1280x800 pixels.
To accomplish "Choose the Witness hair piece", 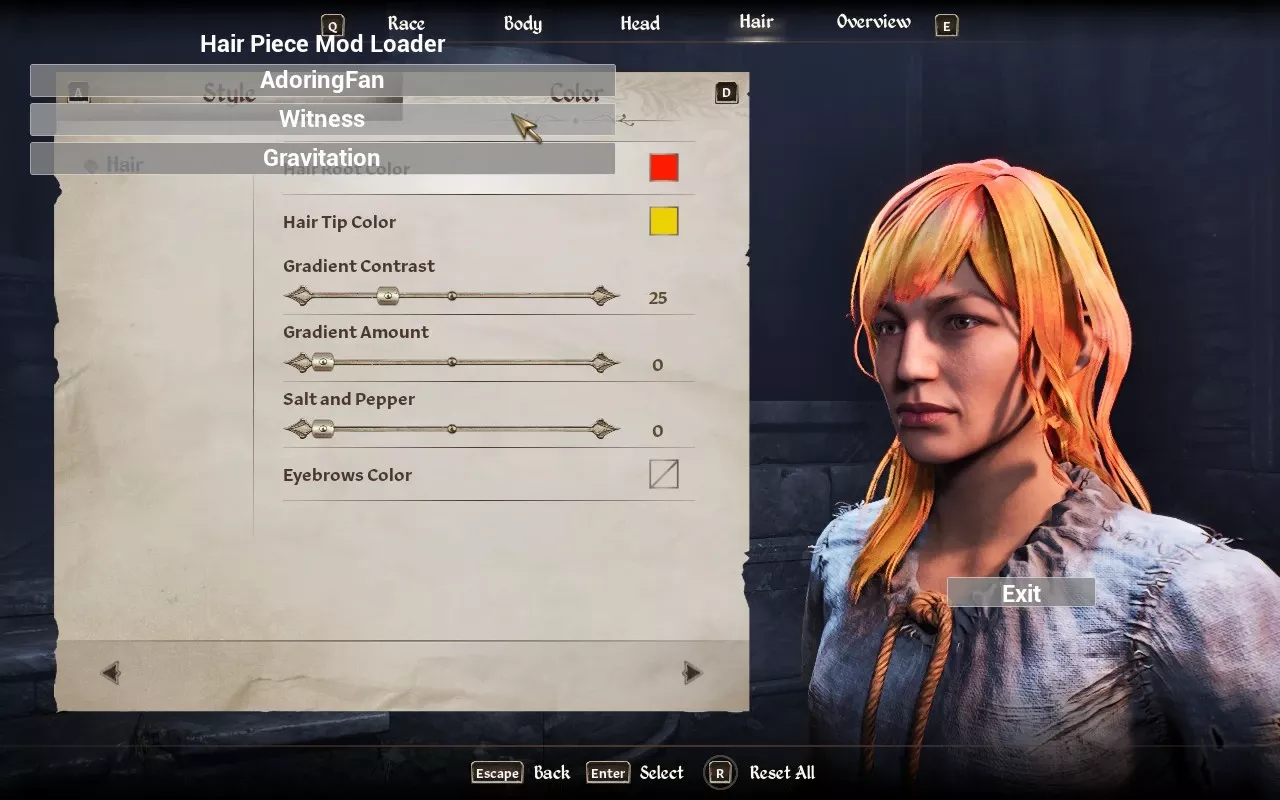I will point(322,119).
